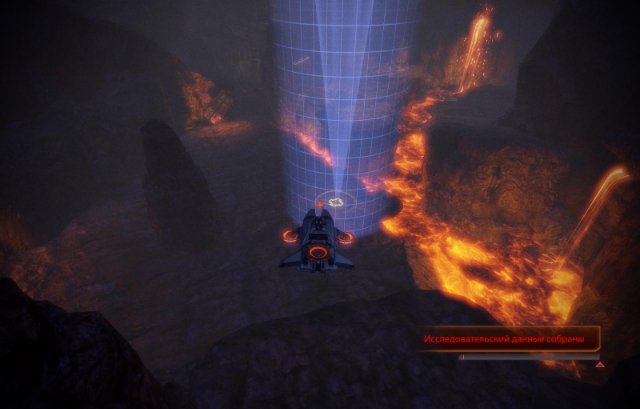Select the red triangle warning icon

tap(600, 365)
